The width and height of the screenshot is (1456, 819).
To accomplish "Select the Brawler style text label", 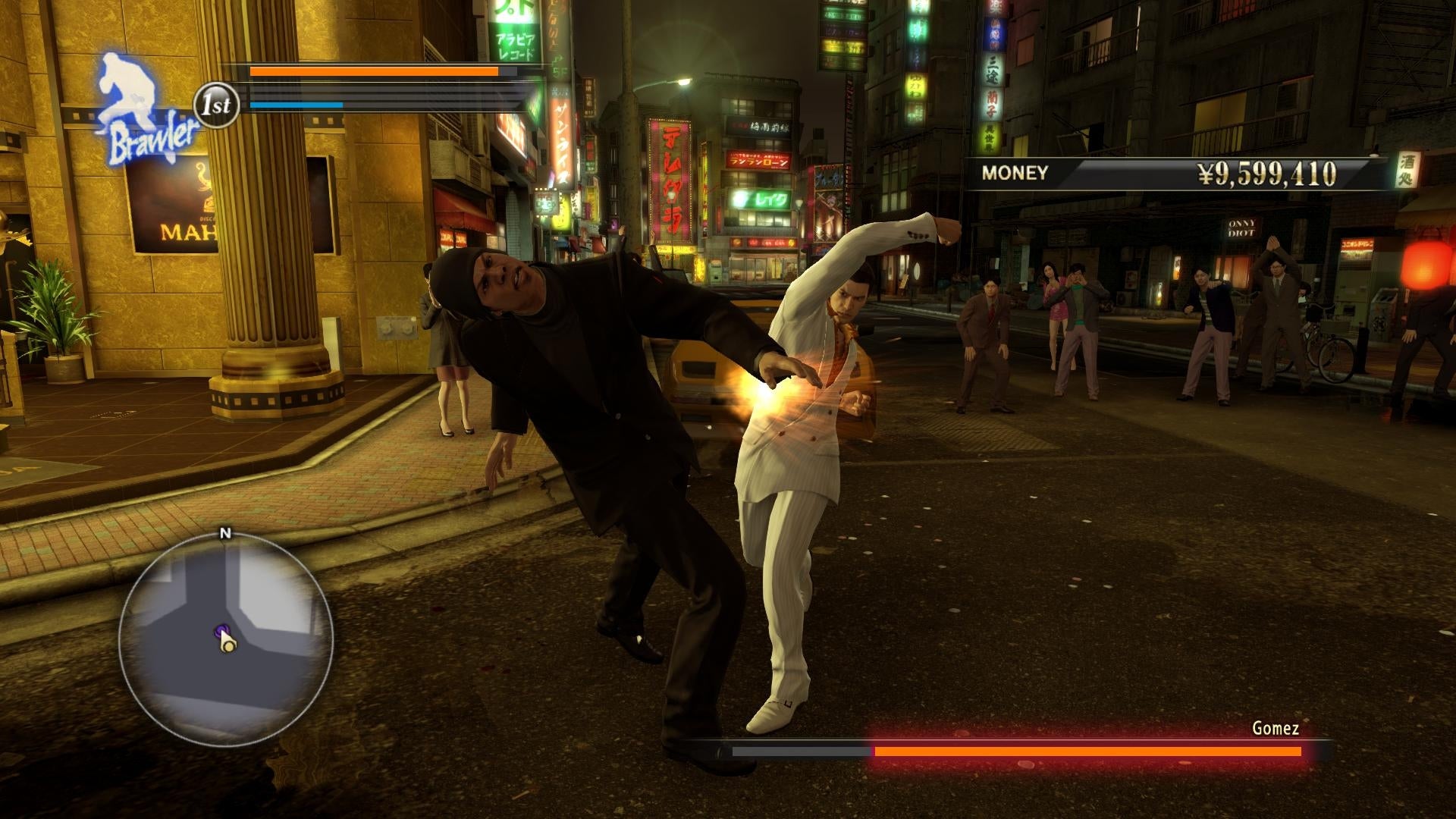I will (152, 139).
